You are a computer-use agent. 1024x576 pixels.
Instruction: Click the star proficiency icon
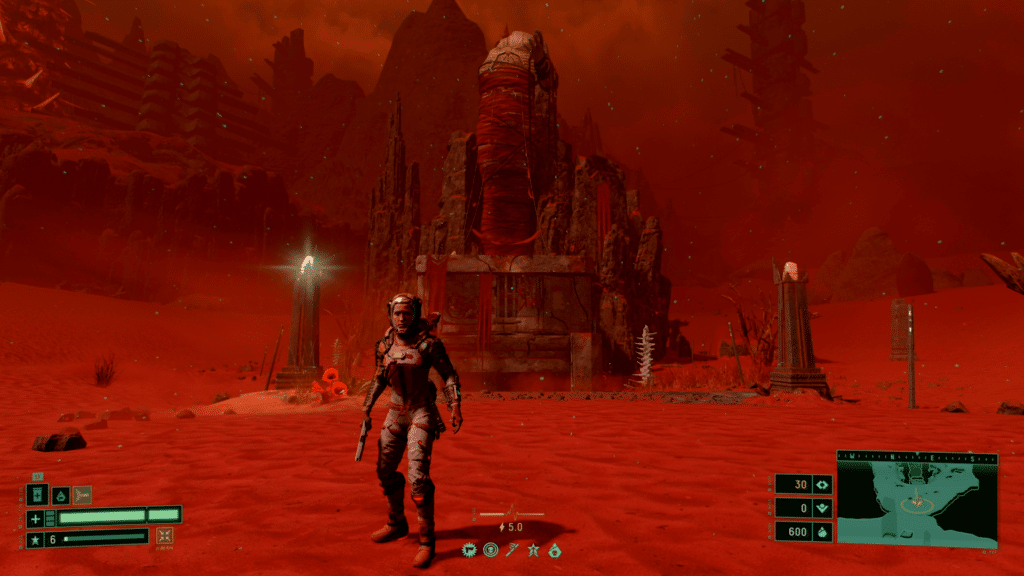pos(36,539)
